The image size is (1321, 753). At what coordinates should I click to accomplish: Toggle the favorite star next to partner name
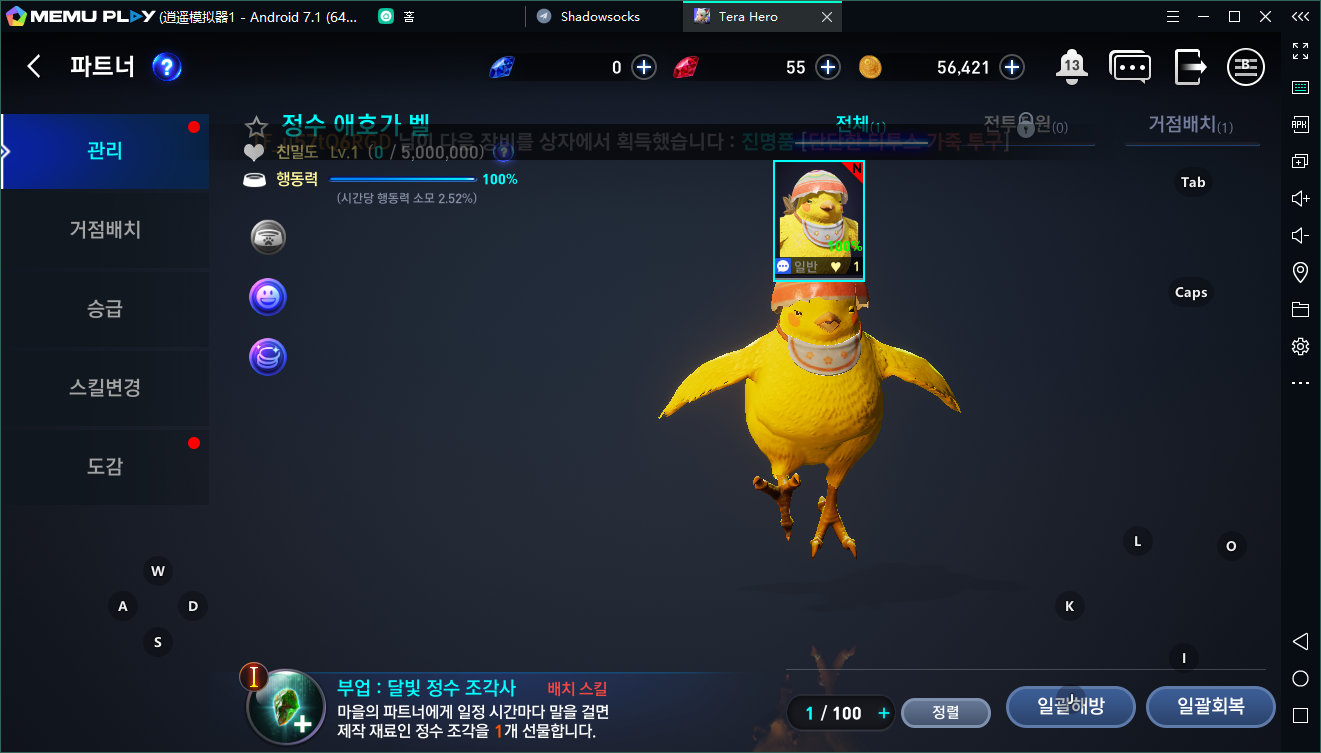pyautogui.click(x=257, y=127)
